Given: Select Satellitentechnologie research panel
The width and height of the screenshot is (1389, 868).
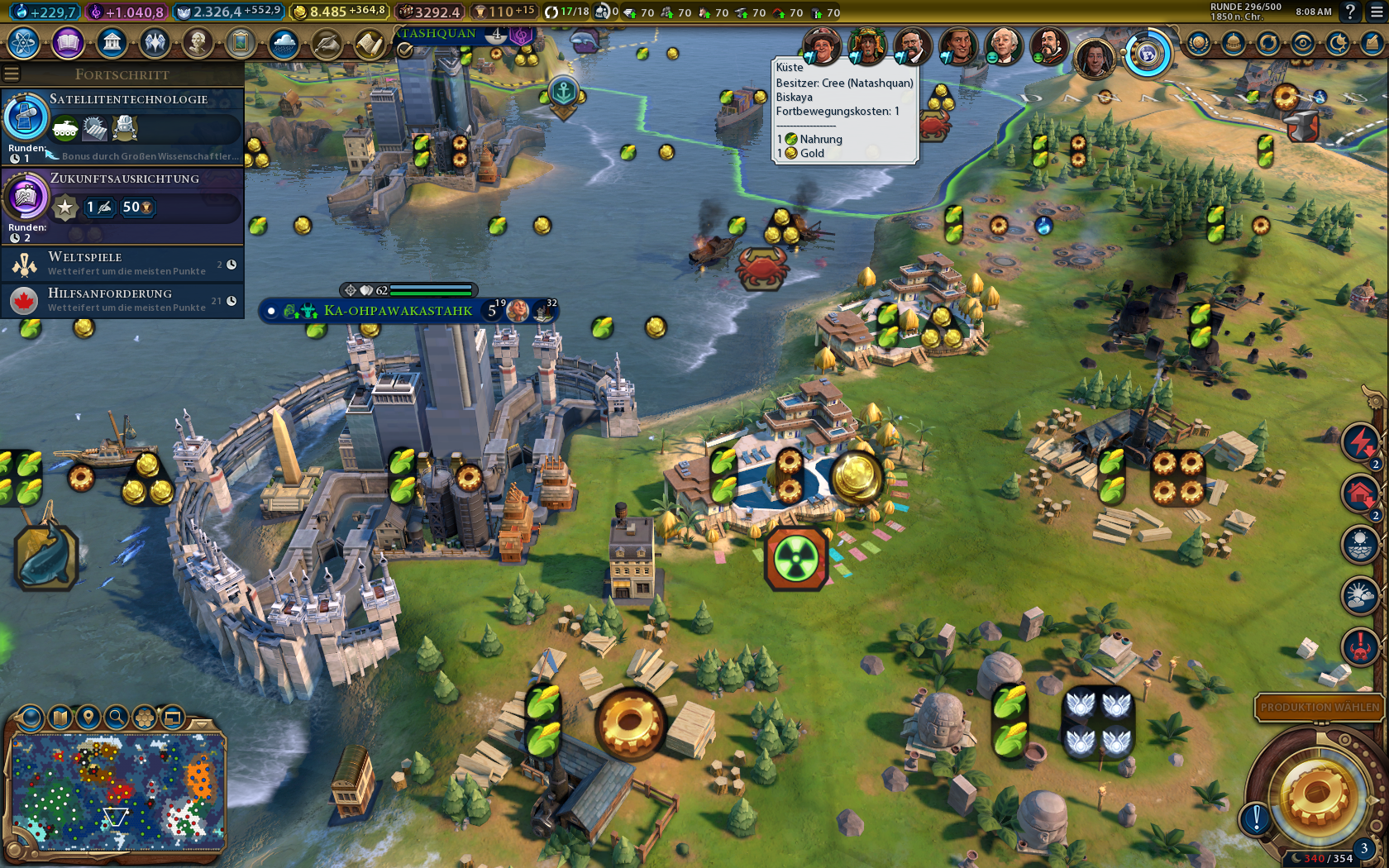Looking at the screenshot, I should tap(122, 126).
